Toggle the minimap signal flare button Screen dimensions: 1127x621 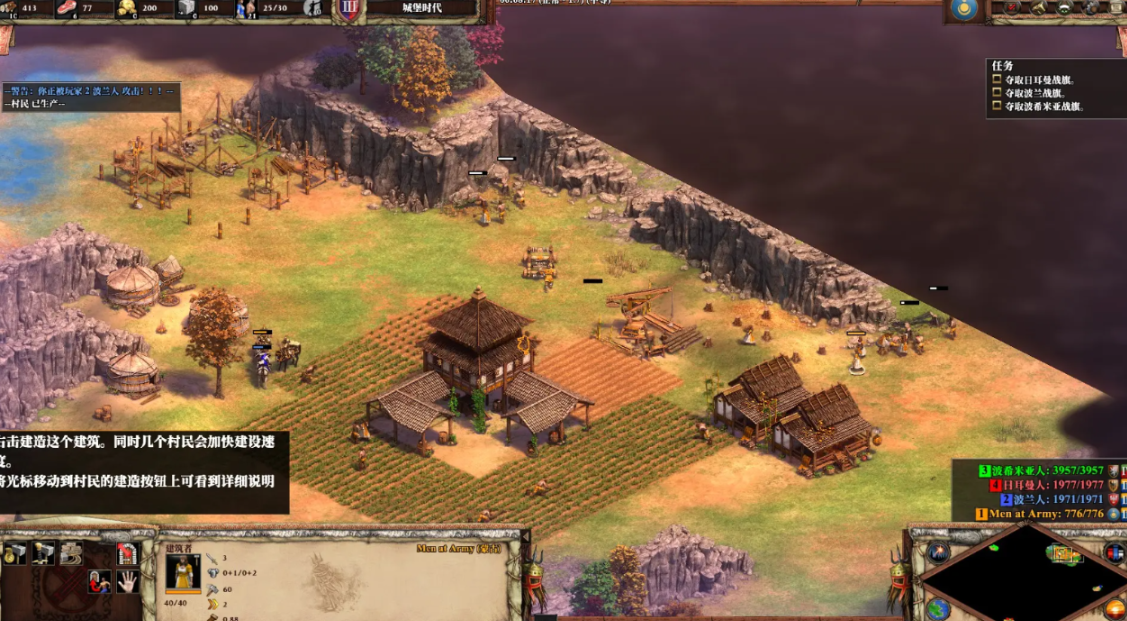(x=937, y=552)
